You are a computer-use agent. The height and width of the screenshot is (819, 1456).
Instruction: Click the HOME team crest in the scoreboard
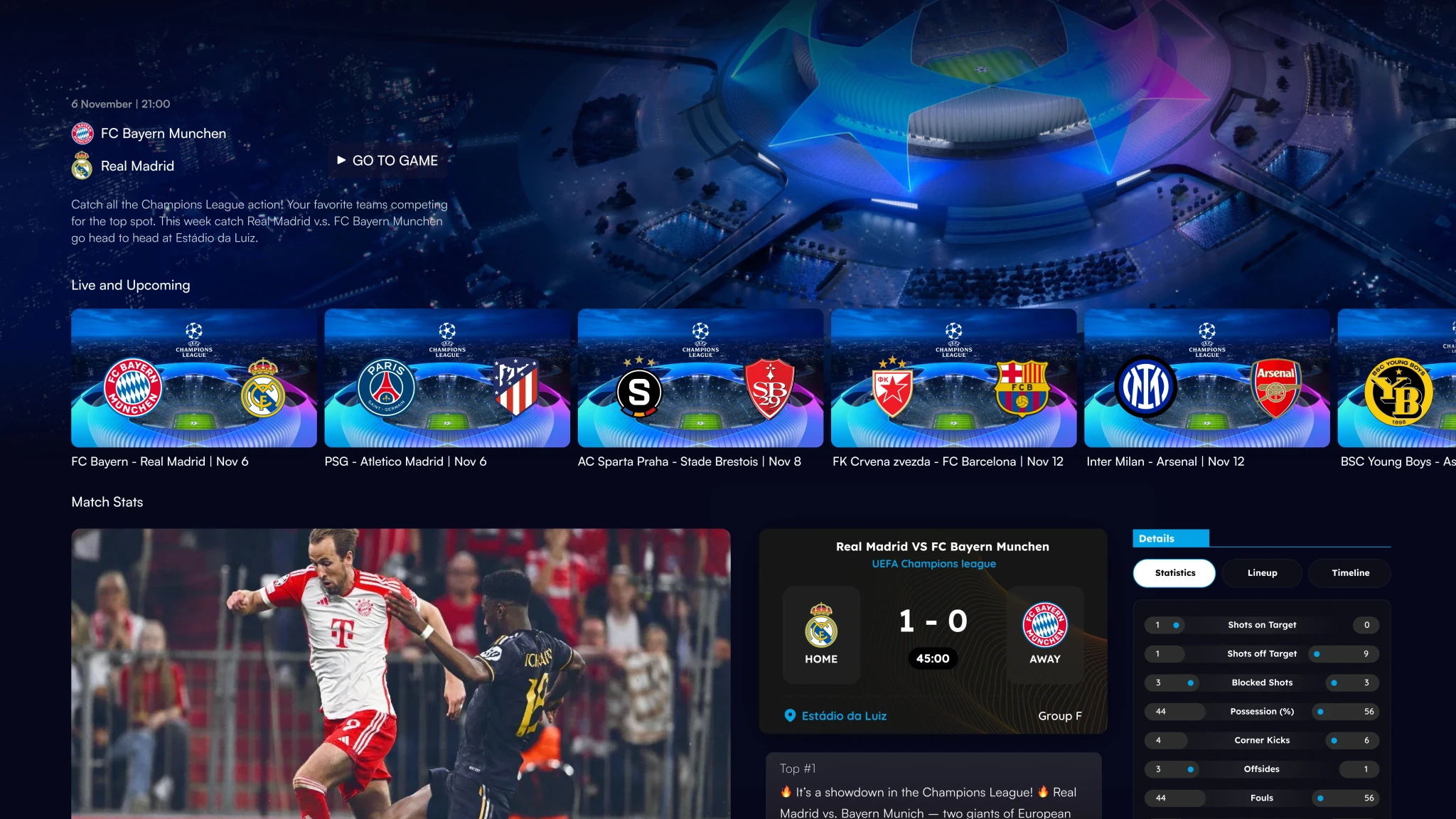click(821, 626)
